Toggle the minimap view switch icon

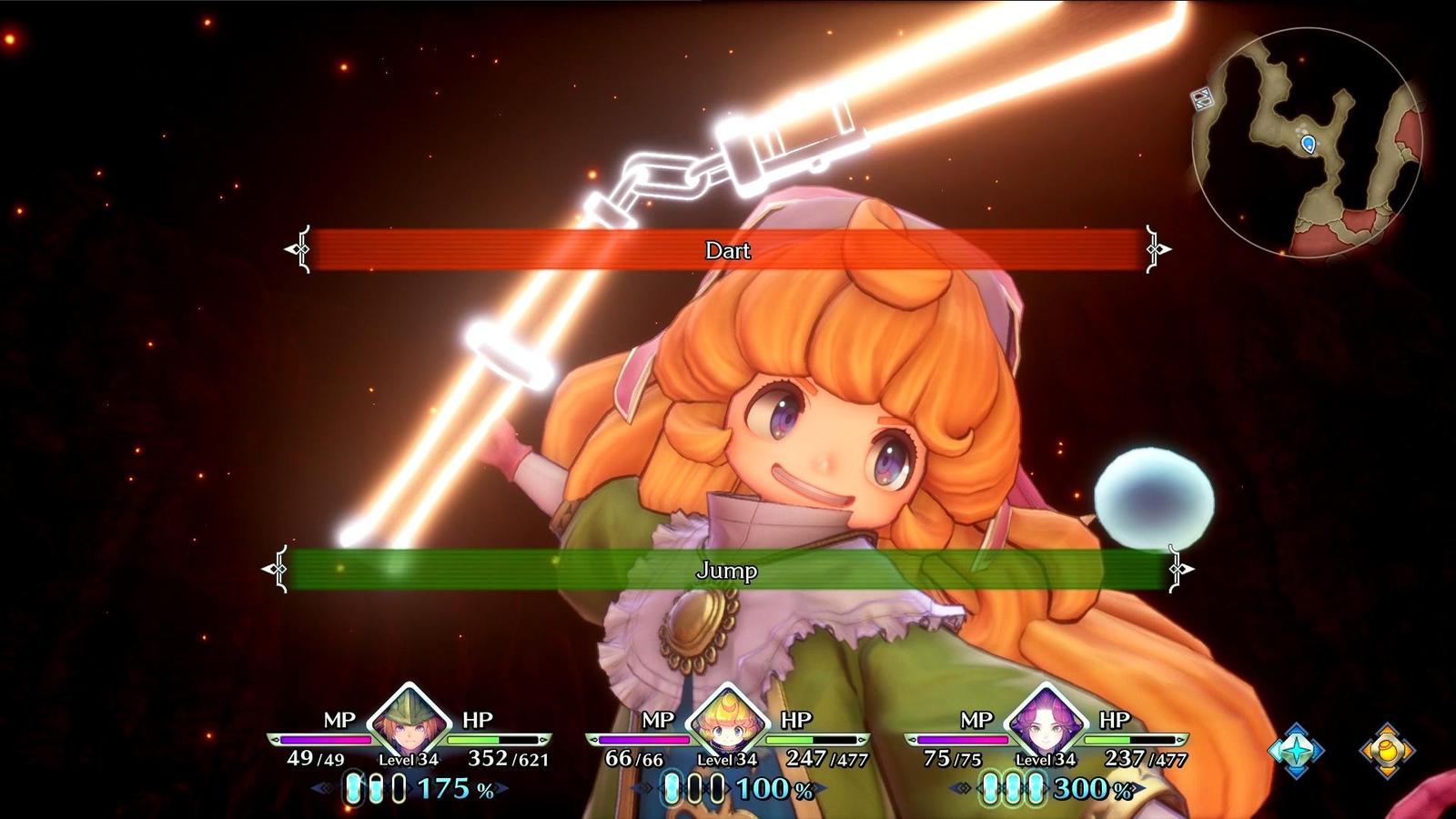tap(1203, 98)
